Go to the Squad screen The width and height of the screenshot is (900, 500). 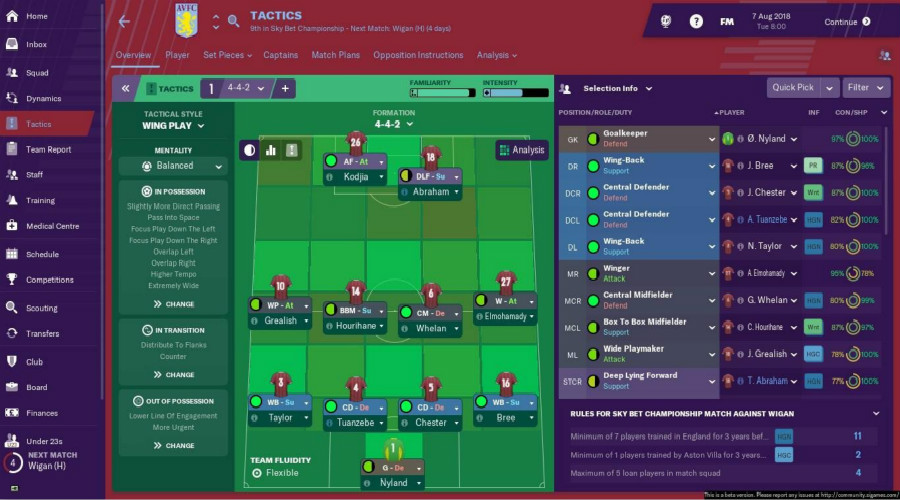[x=36, y=72]
